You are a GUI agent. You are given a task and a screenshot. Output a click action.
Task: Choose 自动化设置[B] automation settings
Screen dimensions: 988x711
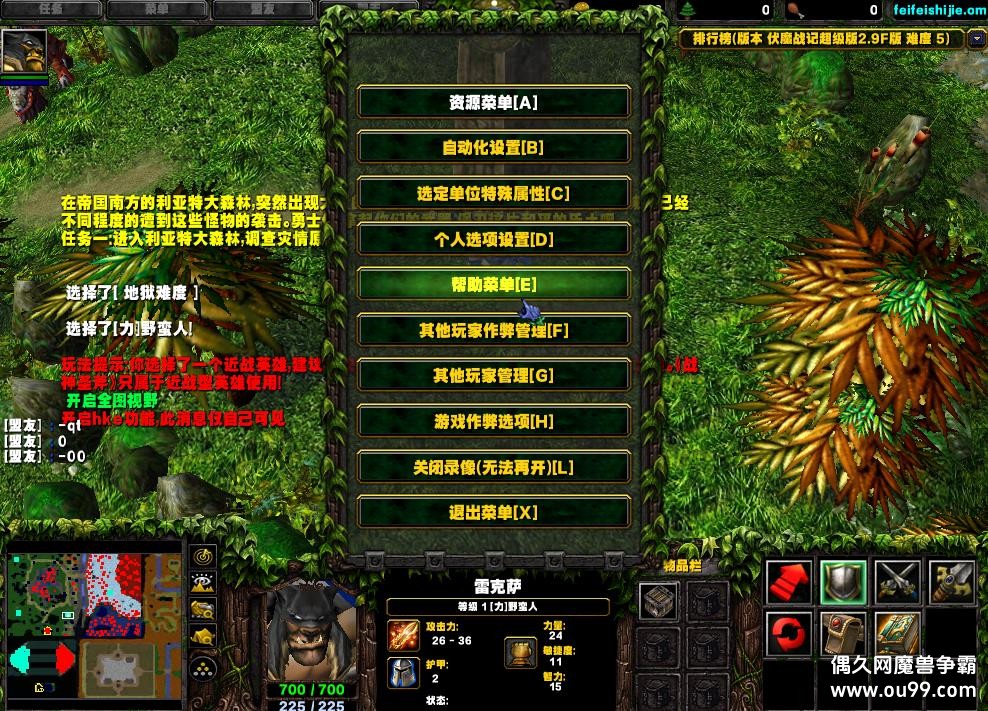[x=493, y=148]
